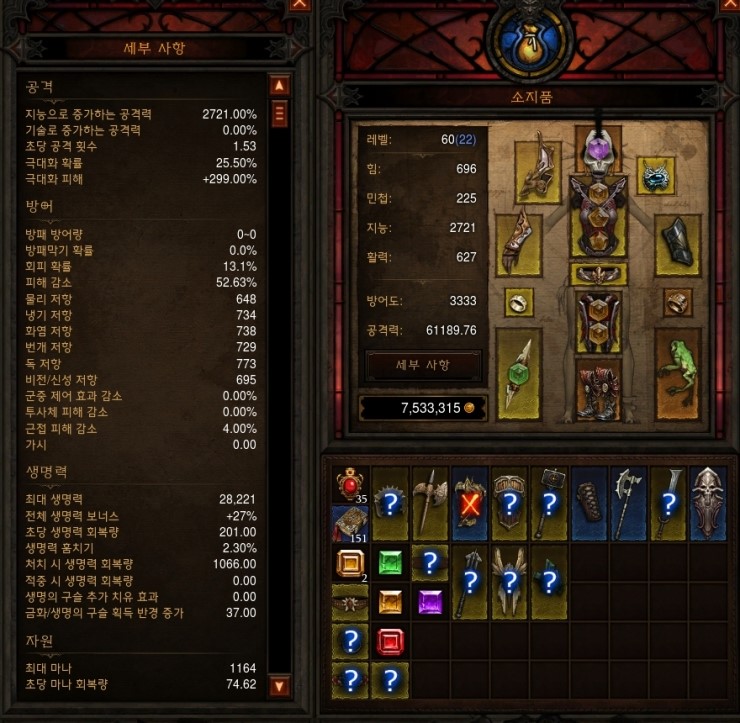Close the details panel with its X

tap(299, 5)
